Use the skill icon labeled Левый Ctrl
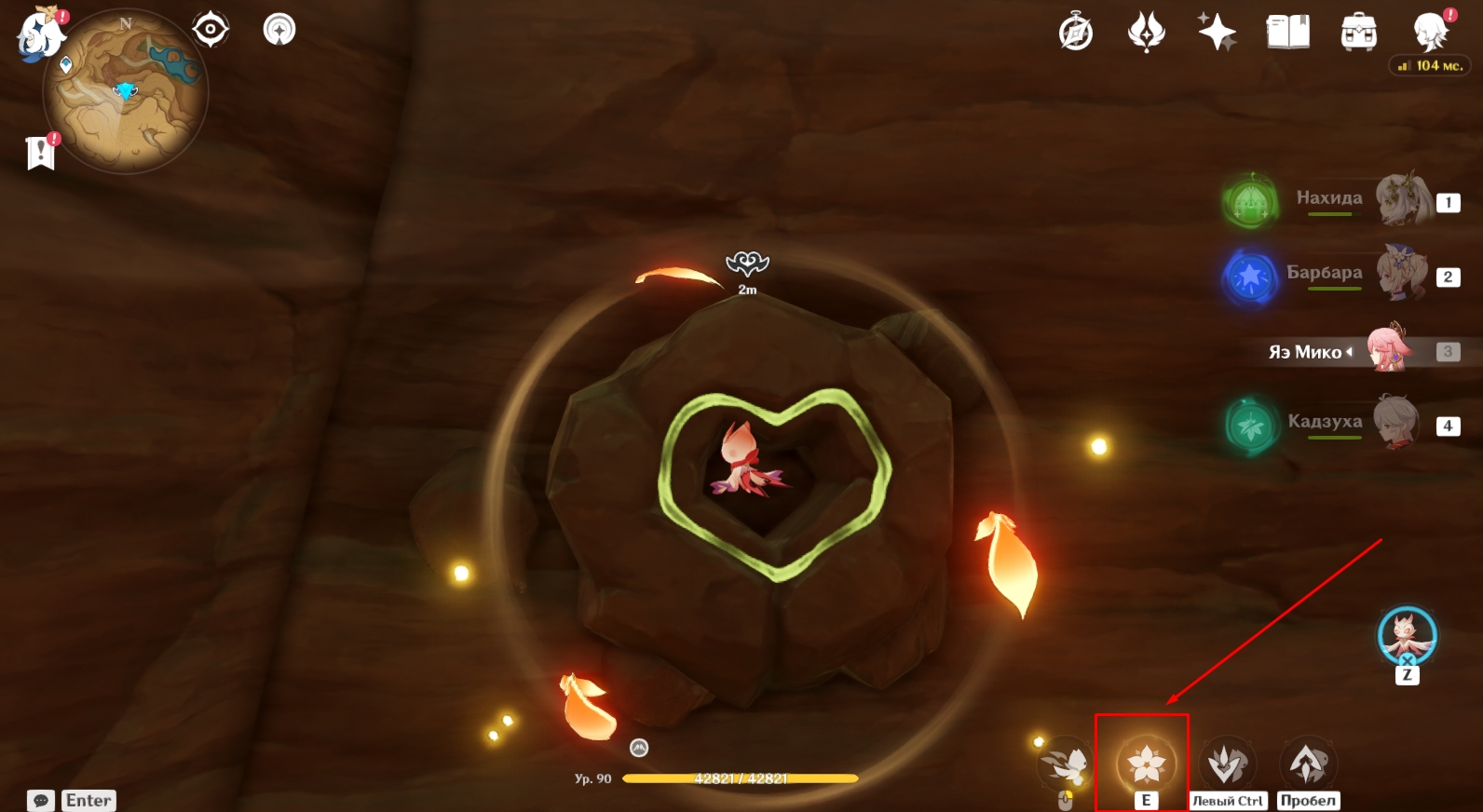This screenshot has height=812, width=1483. (1227, 764)
